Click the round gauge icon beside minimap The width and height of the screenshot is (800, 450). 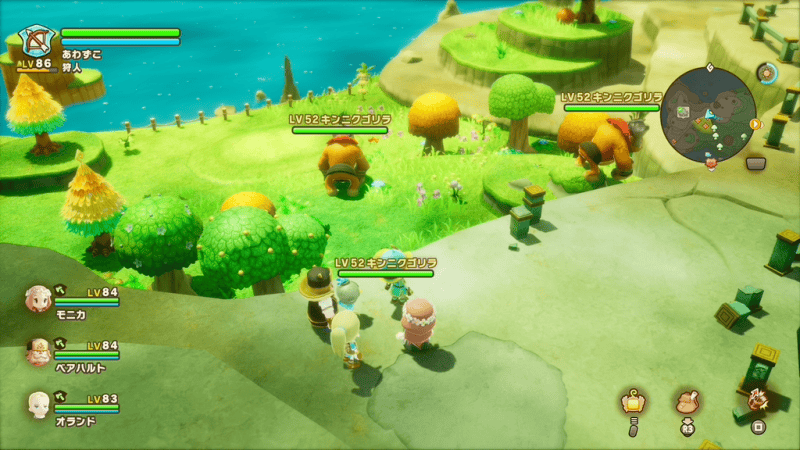point(768,73)
